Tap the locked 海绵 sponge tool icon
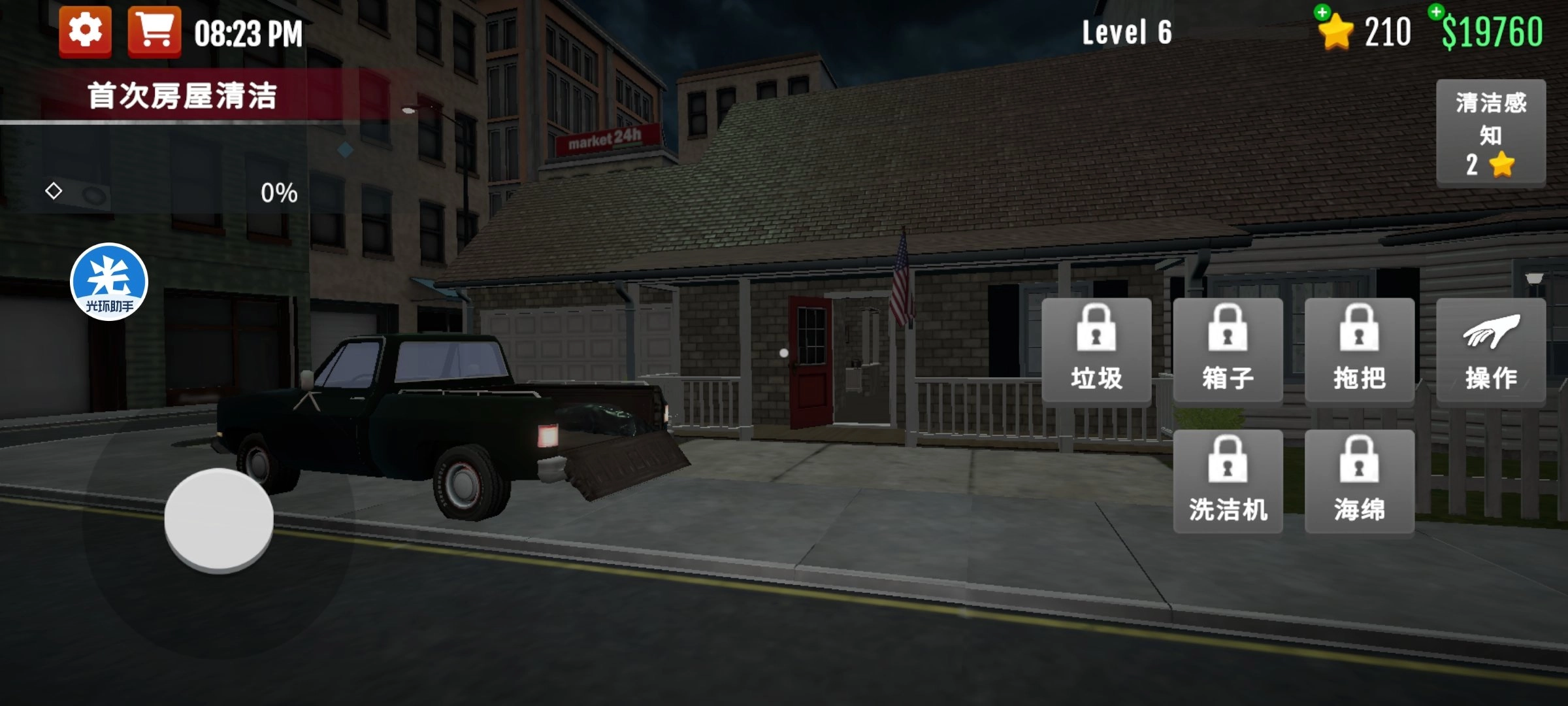The width and height of the screenshot is (1568, 706). point(1359,480)
